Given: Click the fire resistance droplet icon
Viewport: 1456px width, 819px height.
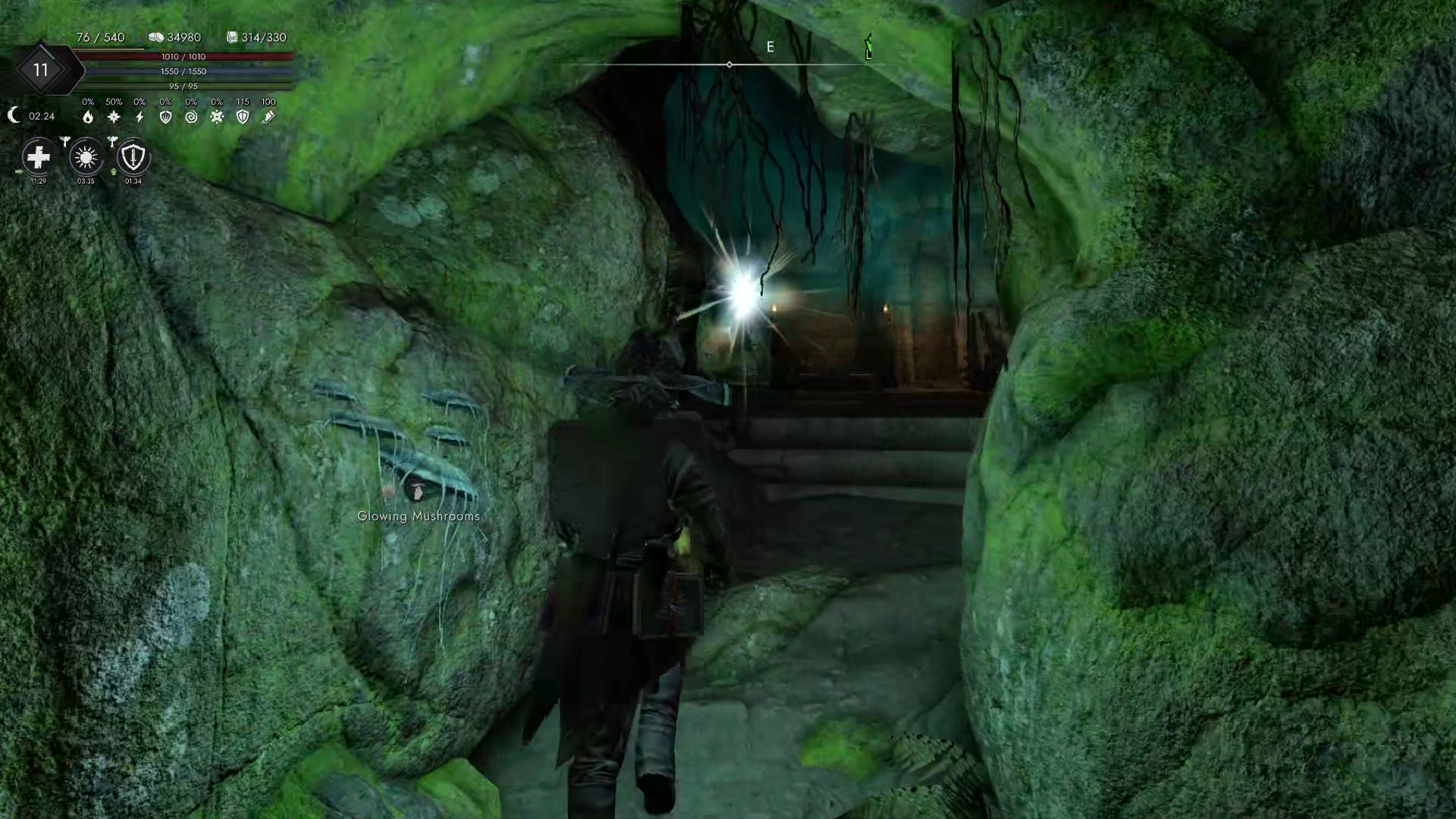Looking at the screenshot, I should pos(86,117).
